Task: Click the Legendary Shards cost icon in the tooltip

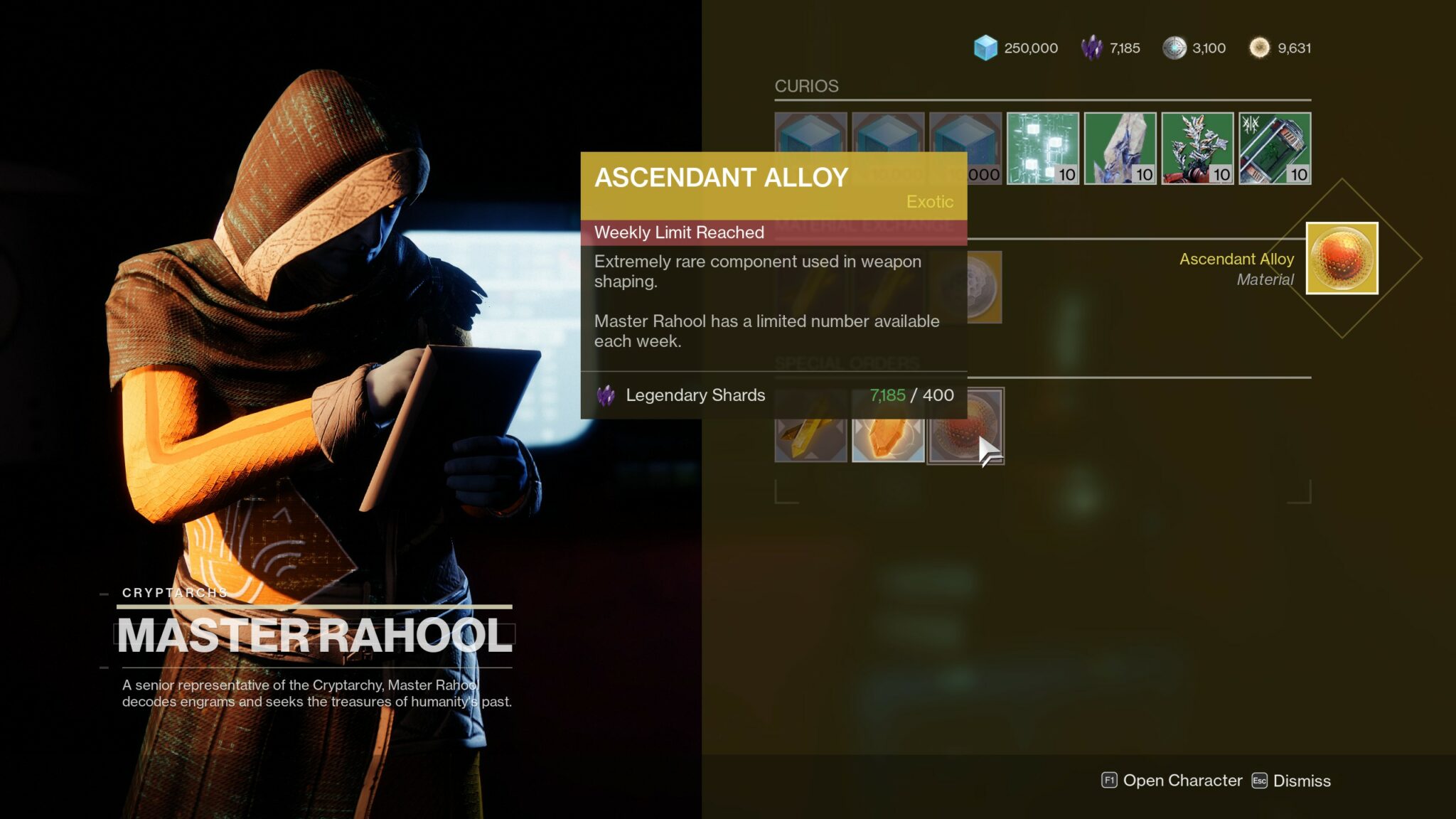Action: 606,395
